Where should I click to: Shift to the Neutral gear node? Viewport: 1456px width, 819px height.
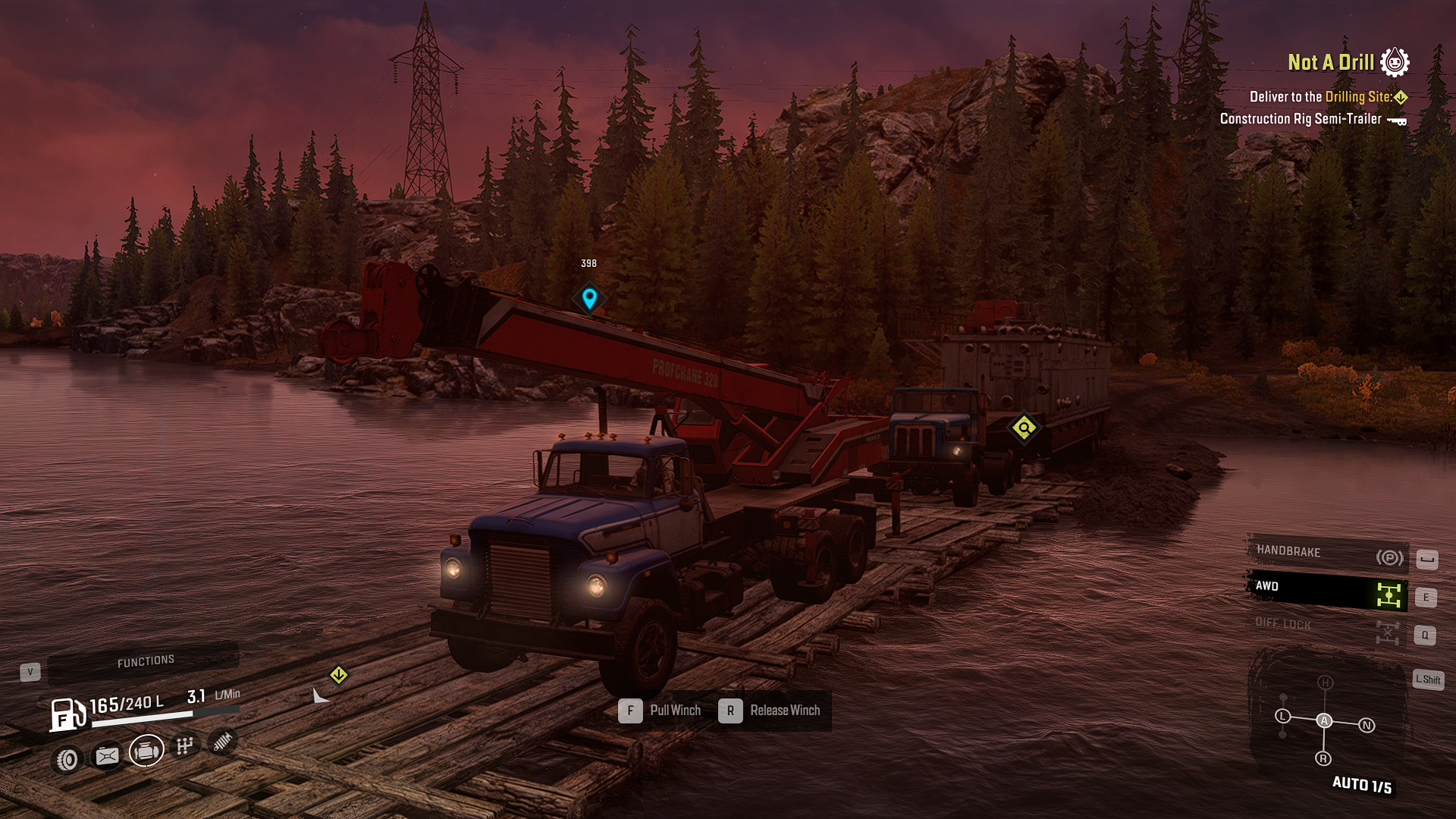coord(1367,725)
